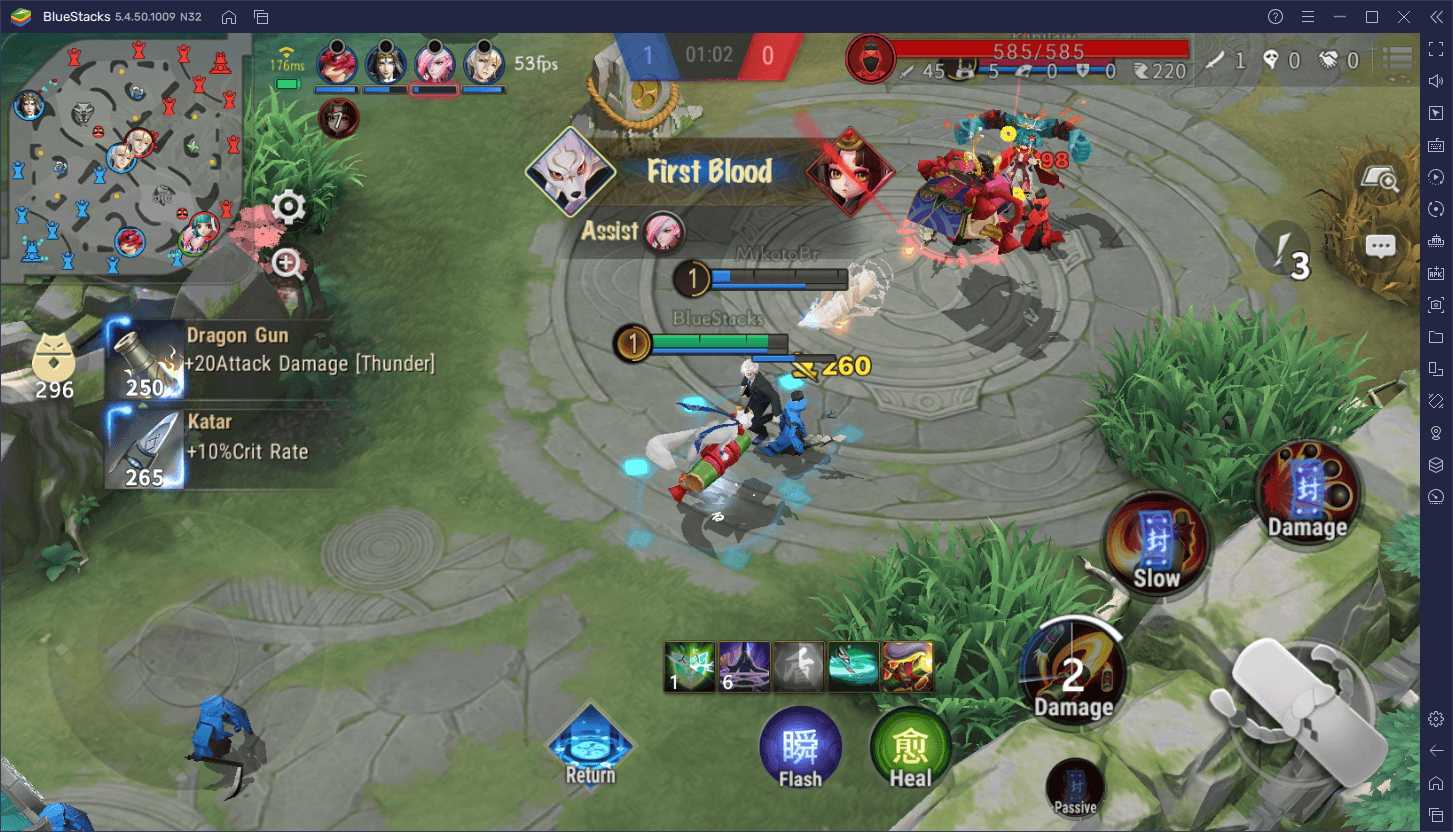Viewport: 1453px width, 832px height.
Task: Open the gear settings button
Action: (x=289, y=208)
